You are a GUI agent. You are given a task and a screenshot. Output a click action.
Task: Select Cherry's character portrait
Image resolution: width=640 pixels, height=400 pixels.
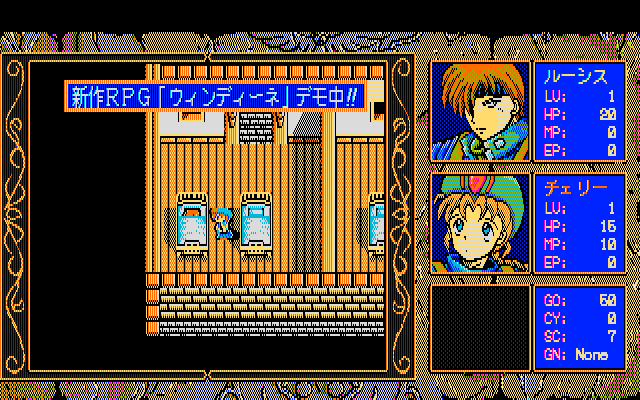point(480,224)
